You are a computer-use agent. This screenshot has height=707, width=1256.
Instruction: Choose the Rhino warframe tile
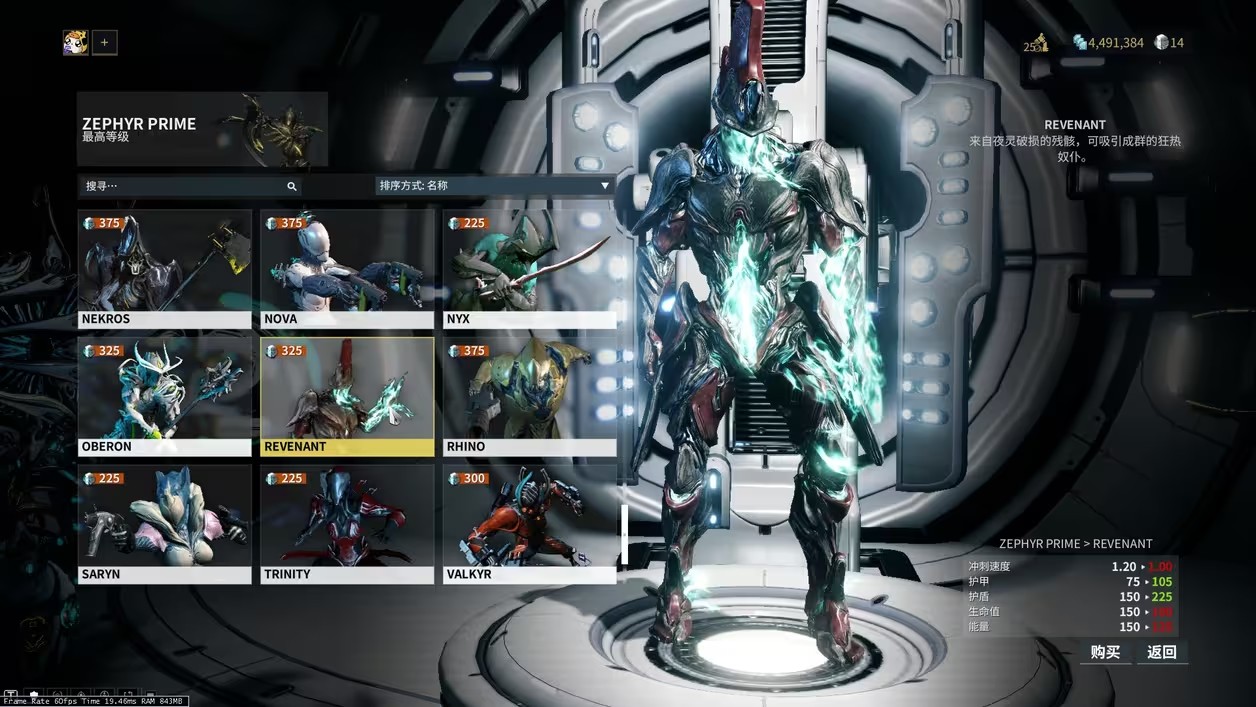529,396
